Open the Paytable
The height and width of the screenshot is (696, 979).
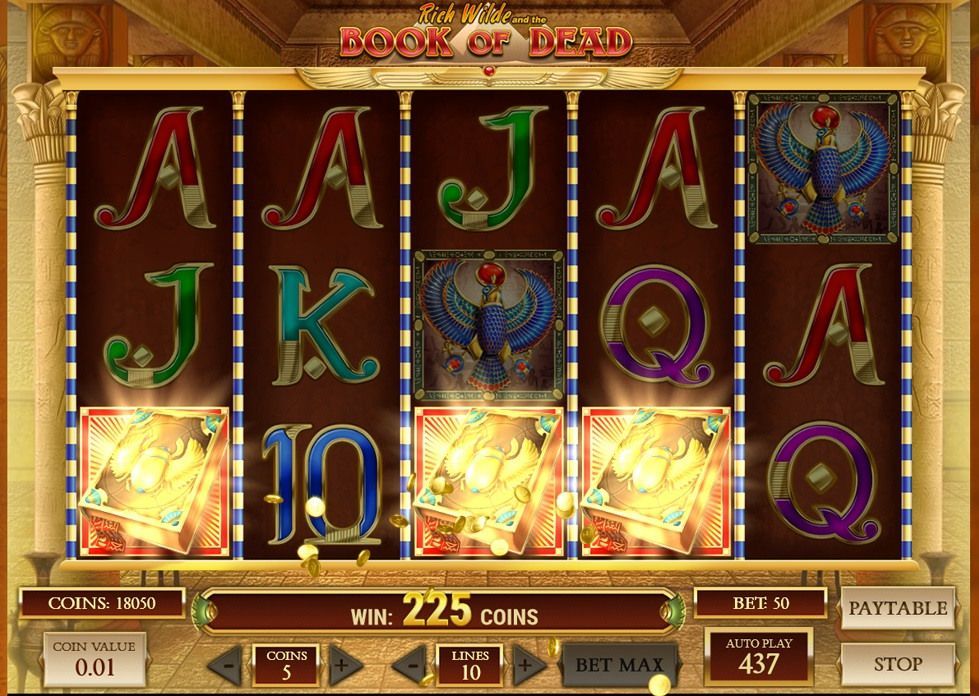click(x=897, y=608)
